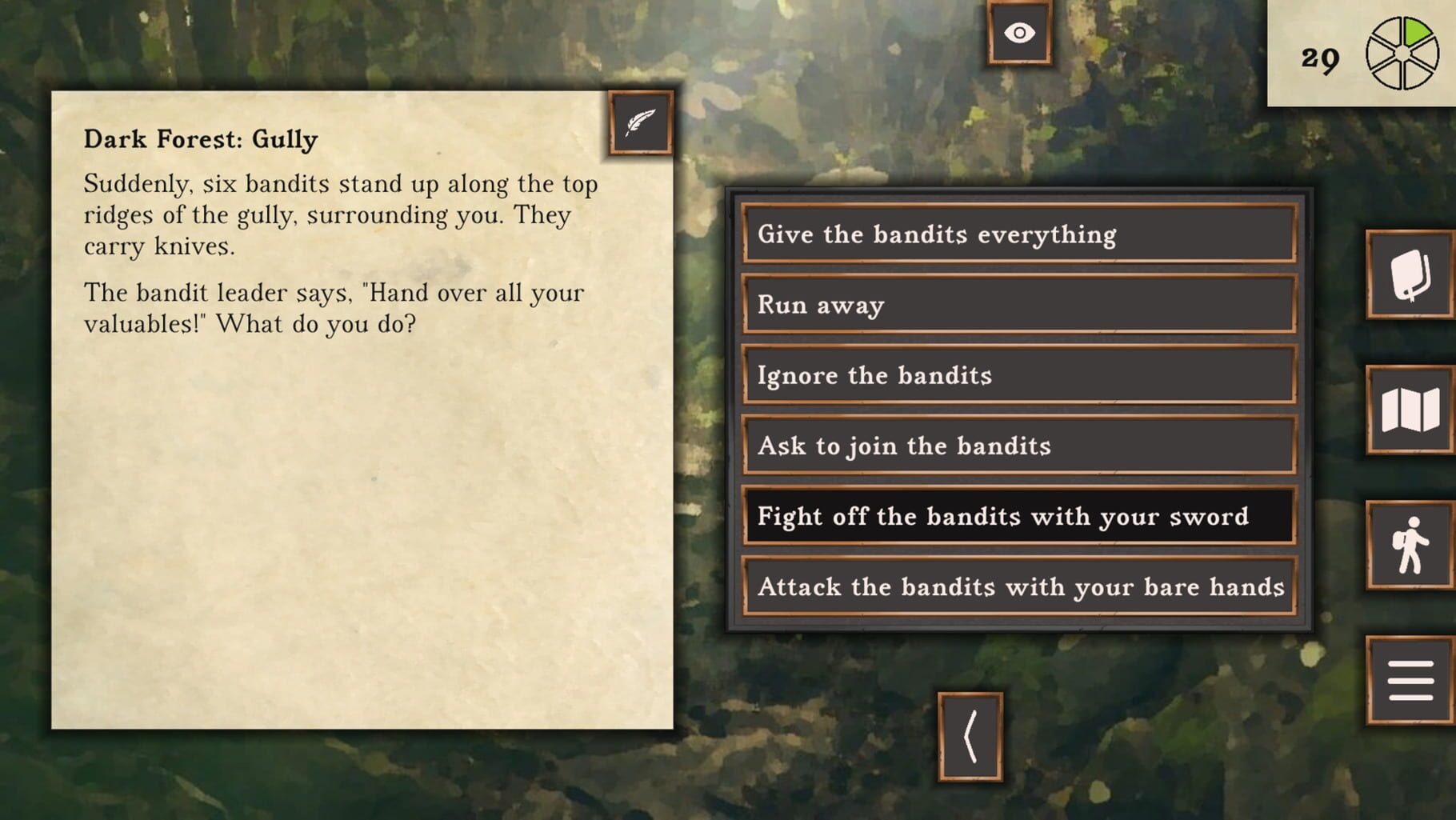The height and width of the screenshot is (820, 1456).
Task: Choose 'Ask to join the bandits'
Action: click(x=1018, y=446)
